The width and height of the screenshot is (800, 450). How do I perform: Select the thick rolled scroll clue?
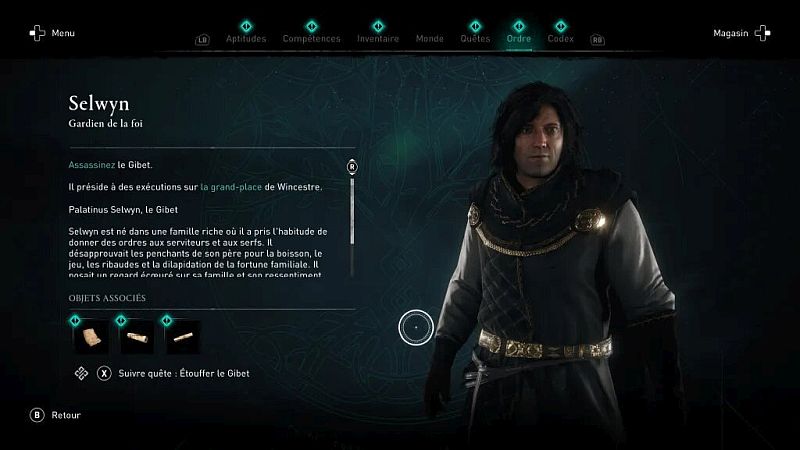pyautogui.click(x=136, y=337)
